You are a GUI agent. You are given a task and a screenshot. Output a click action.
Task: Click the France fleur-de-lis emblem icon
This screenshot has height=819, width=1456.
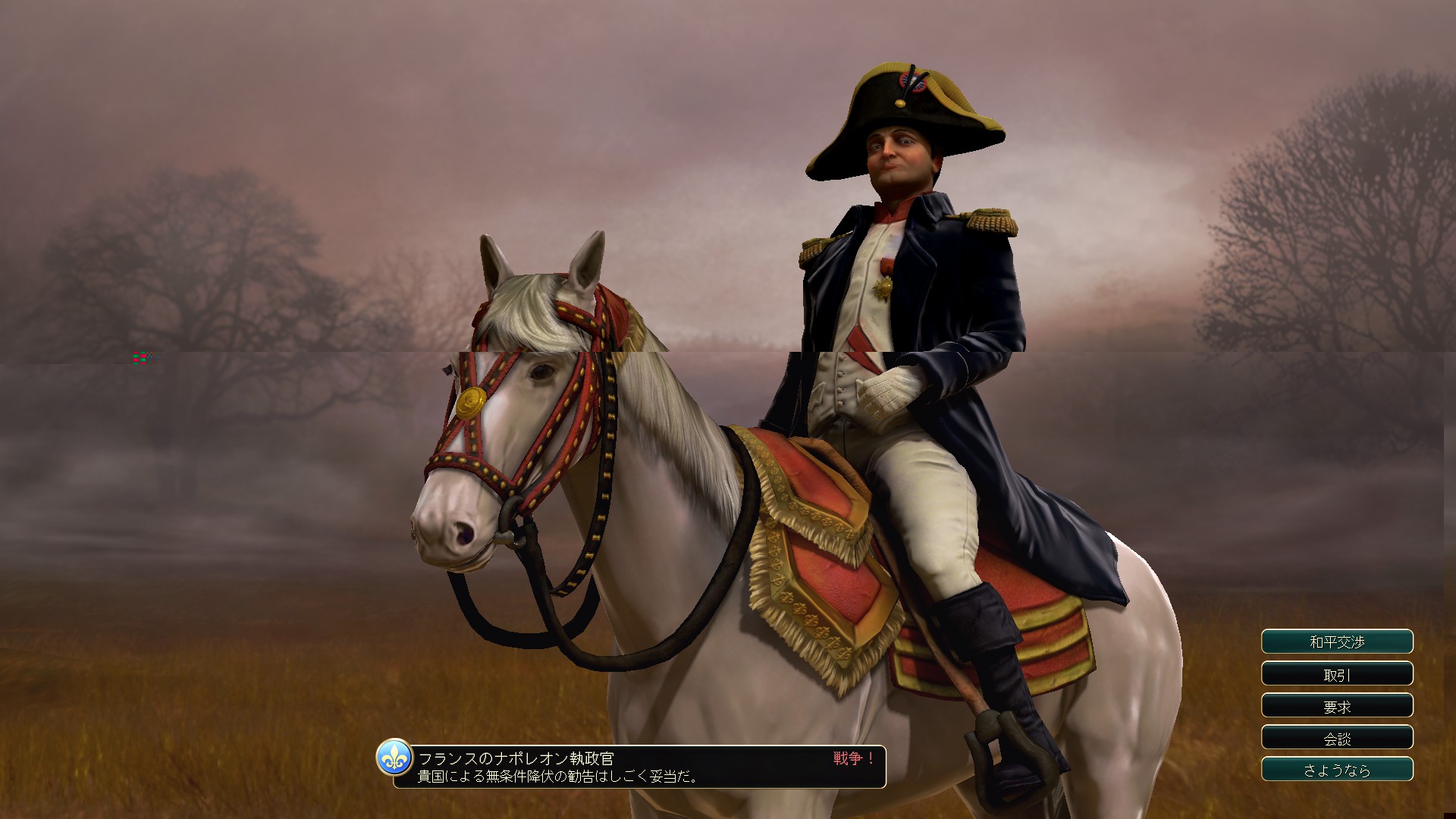(394, 758)
